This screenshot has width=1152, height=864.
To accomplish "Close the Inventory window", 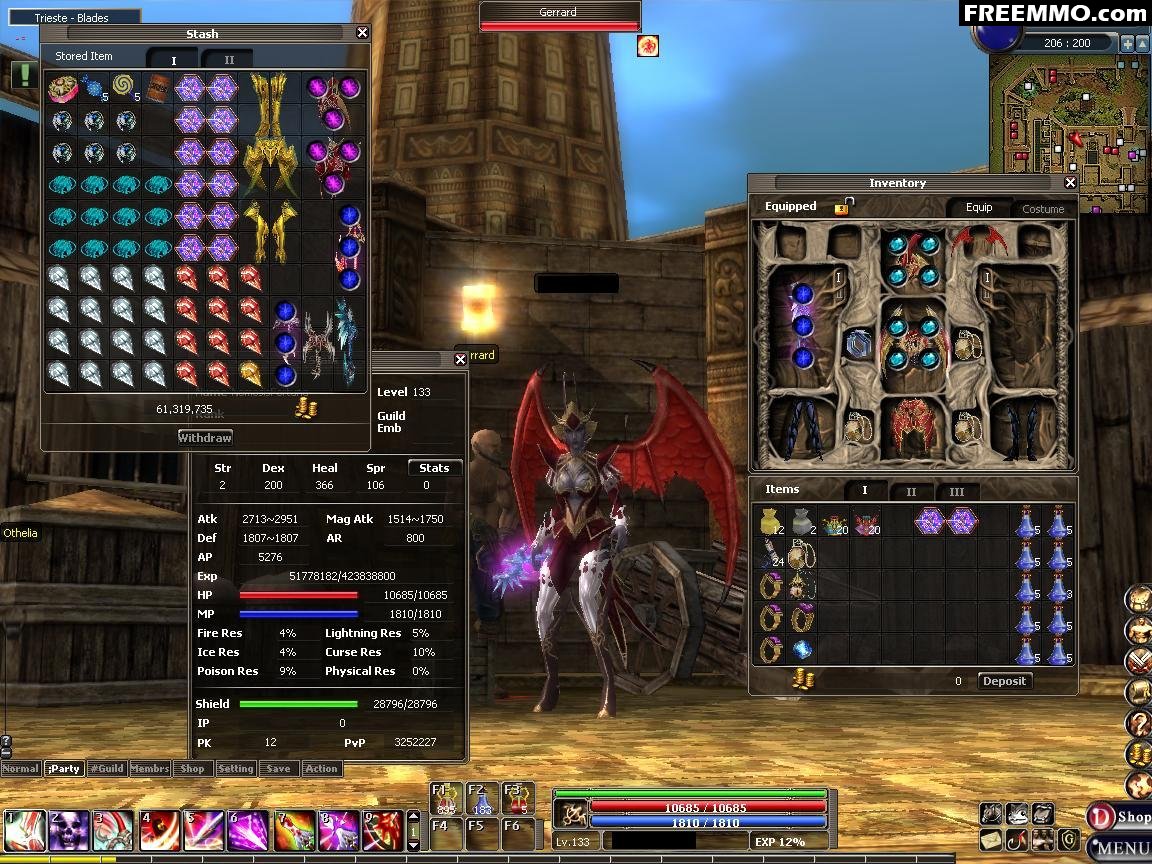I will coord(1070,183).
